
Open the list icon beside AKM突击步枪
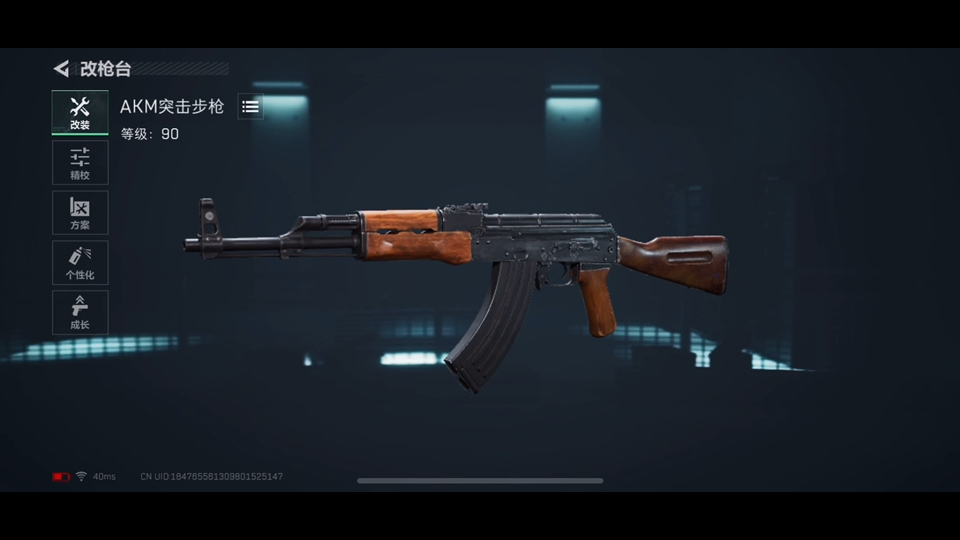tap(250, 106)
